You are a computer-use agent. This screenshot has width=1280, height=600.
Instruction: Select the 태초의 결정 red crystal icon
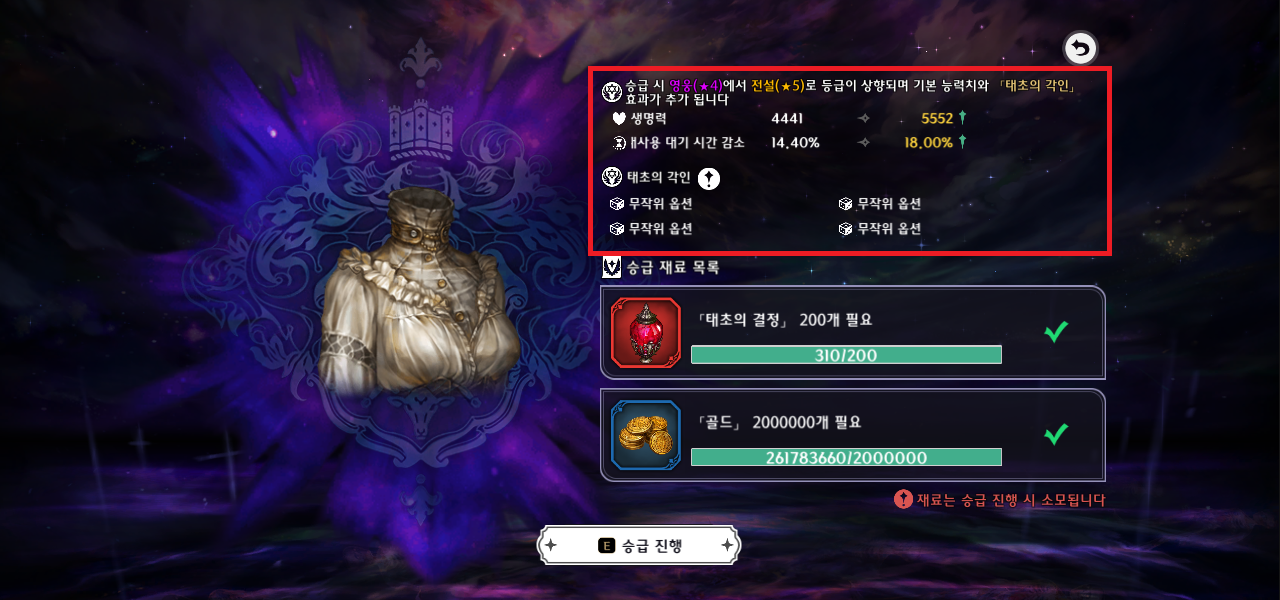click(645, 333)
